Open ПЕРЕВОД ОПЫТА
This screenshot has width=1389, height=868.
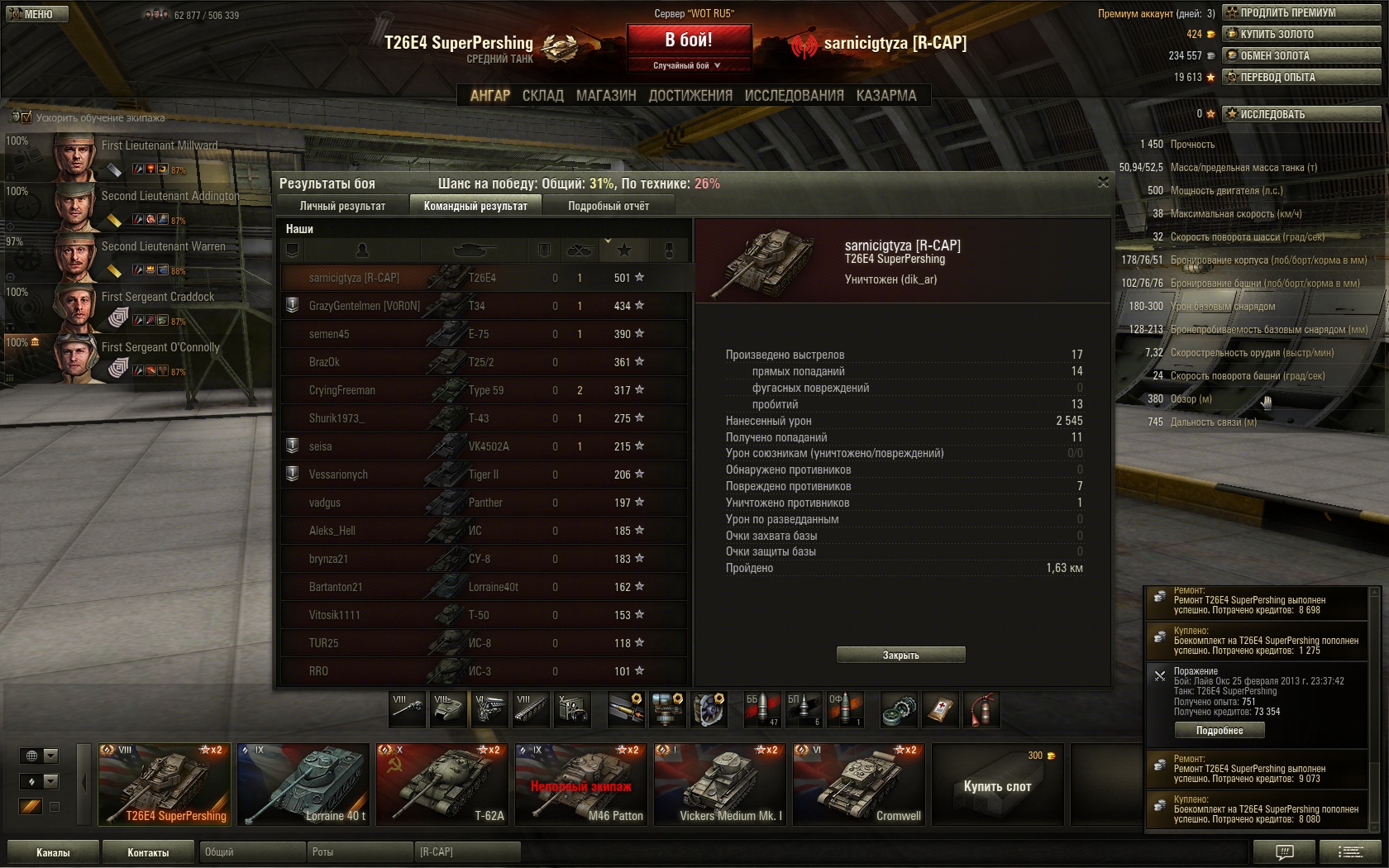pyautogui.click(x=1302, y=77)
